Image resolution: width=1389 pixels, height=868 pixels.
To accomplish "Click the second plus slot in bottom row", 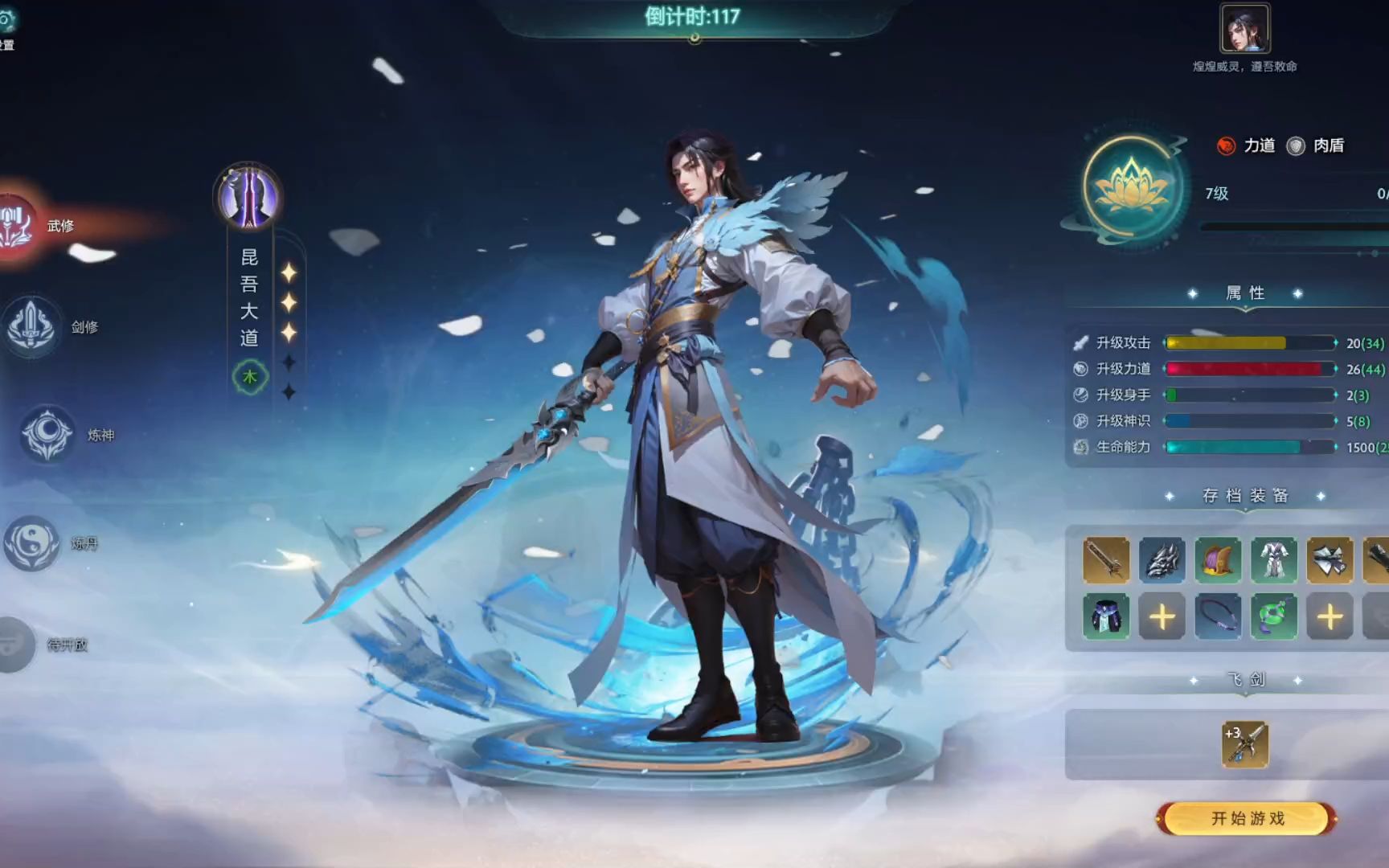I will (1331, 617).
